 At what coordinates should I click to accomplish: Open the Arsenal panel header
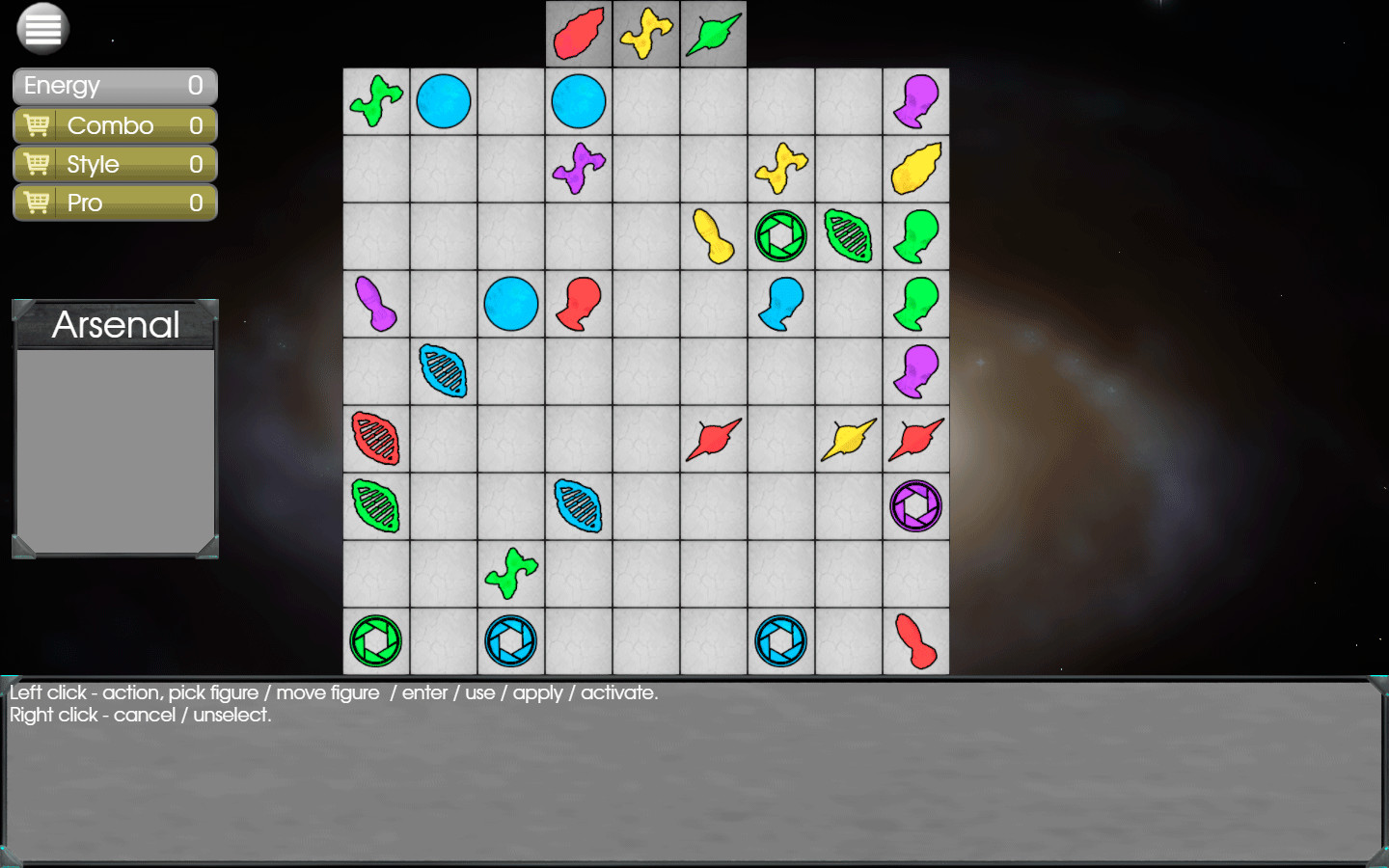pyautogui.click(x=116, y=325)
